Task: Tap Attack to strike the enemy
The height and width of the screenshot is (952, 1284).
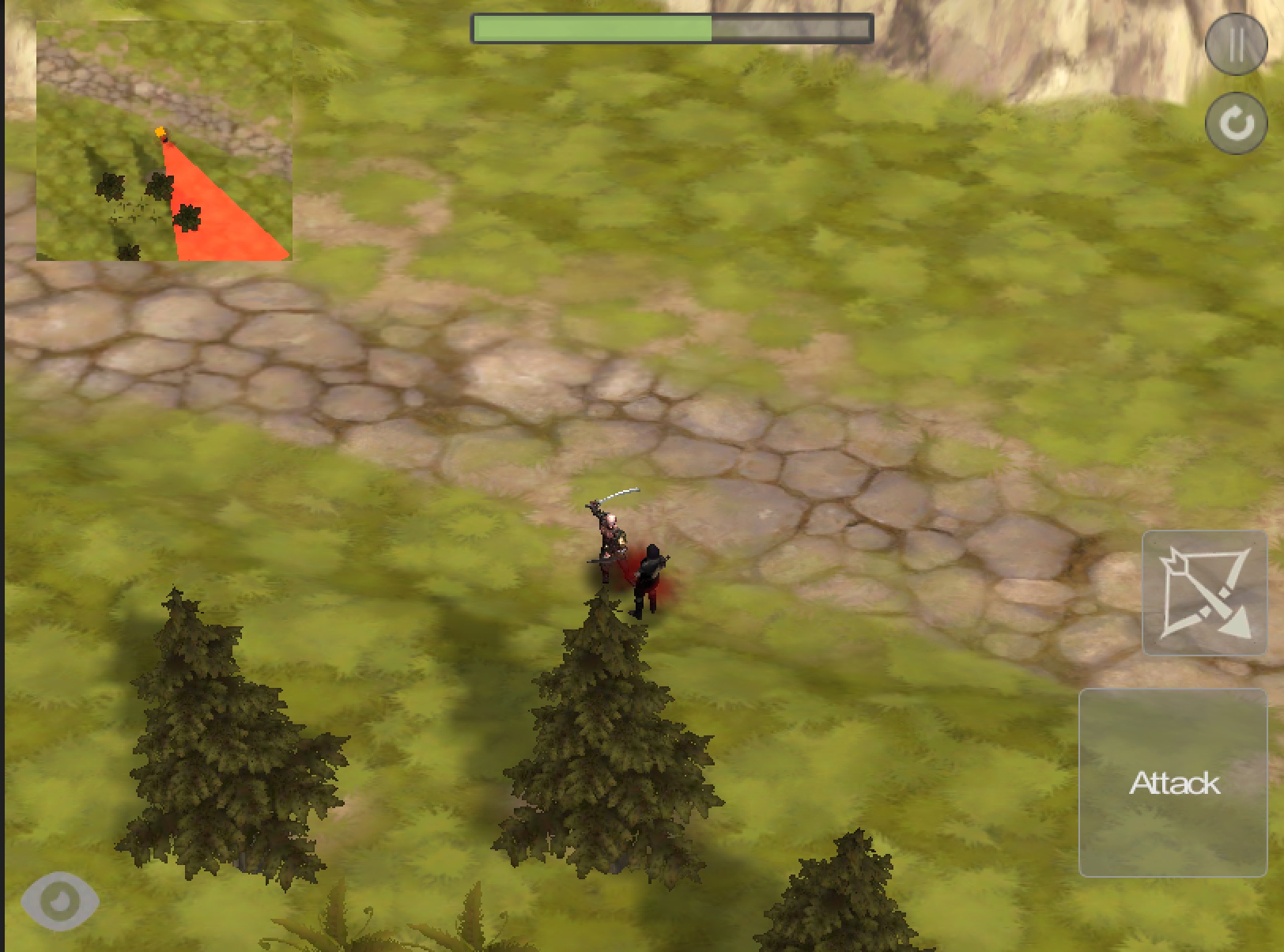Action: (x=1176, y=783)
